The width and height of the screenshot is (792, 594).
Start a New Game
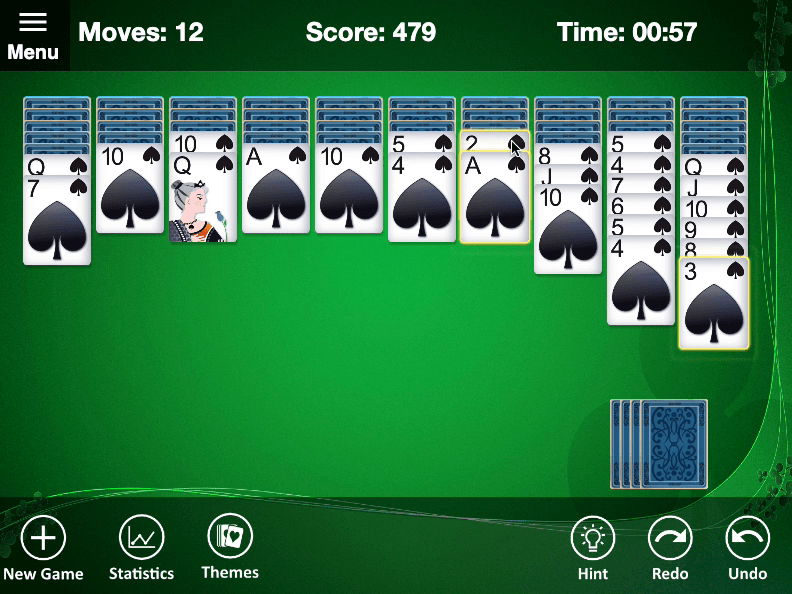tap(43, 548)
